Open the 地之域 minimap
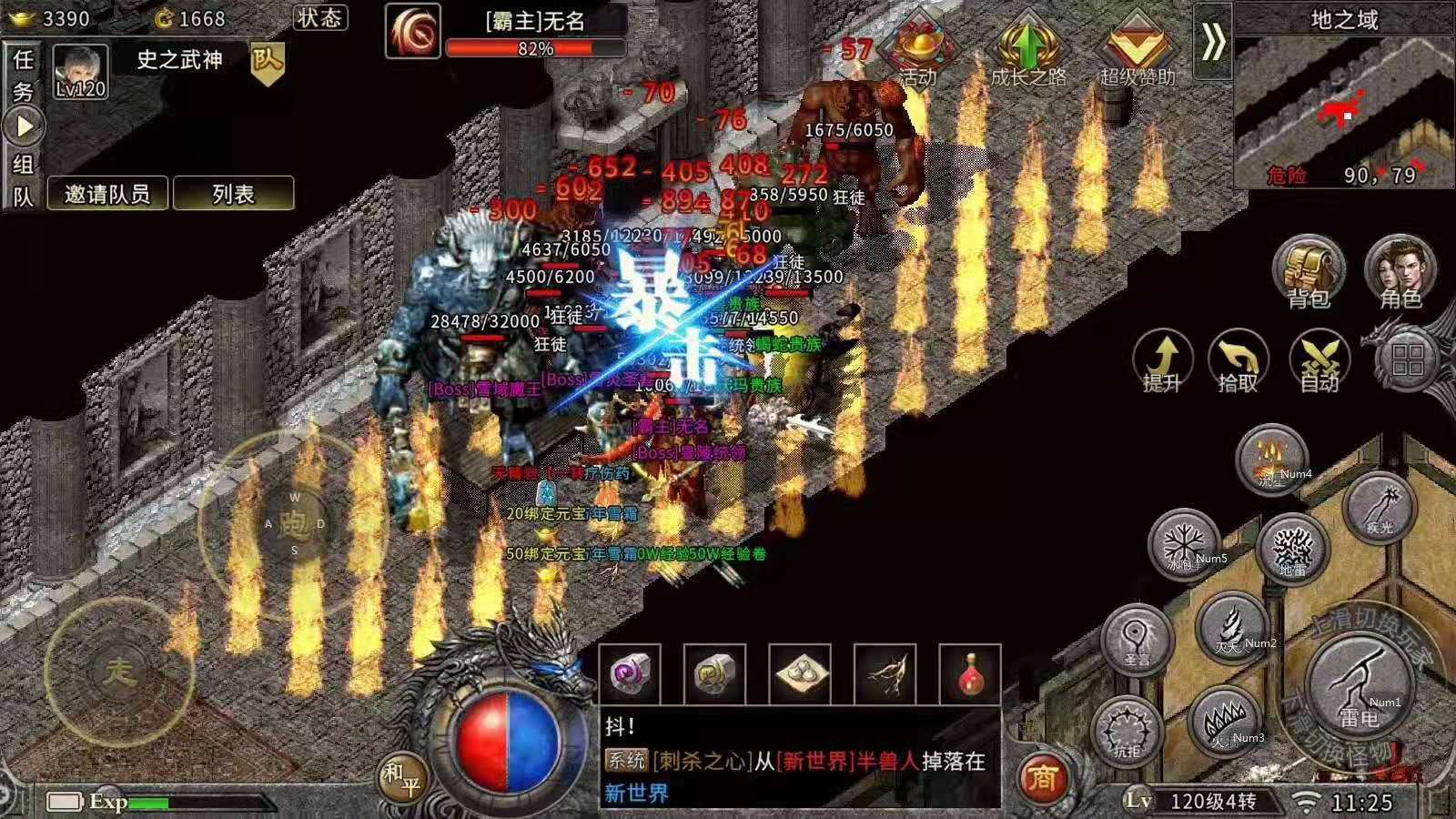 [x=1344, y=109]
